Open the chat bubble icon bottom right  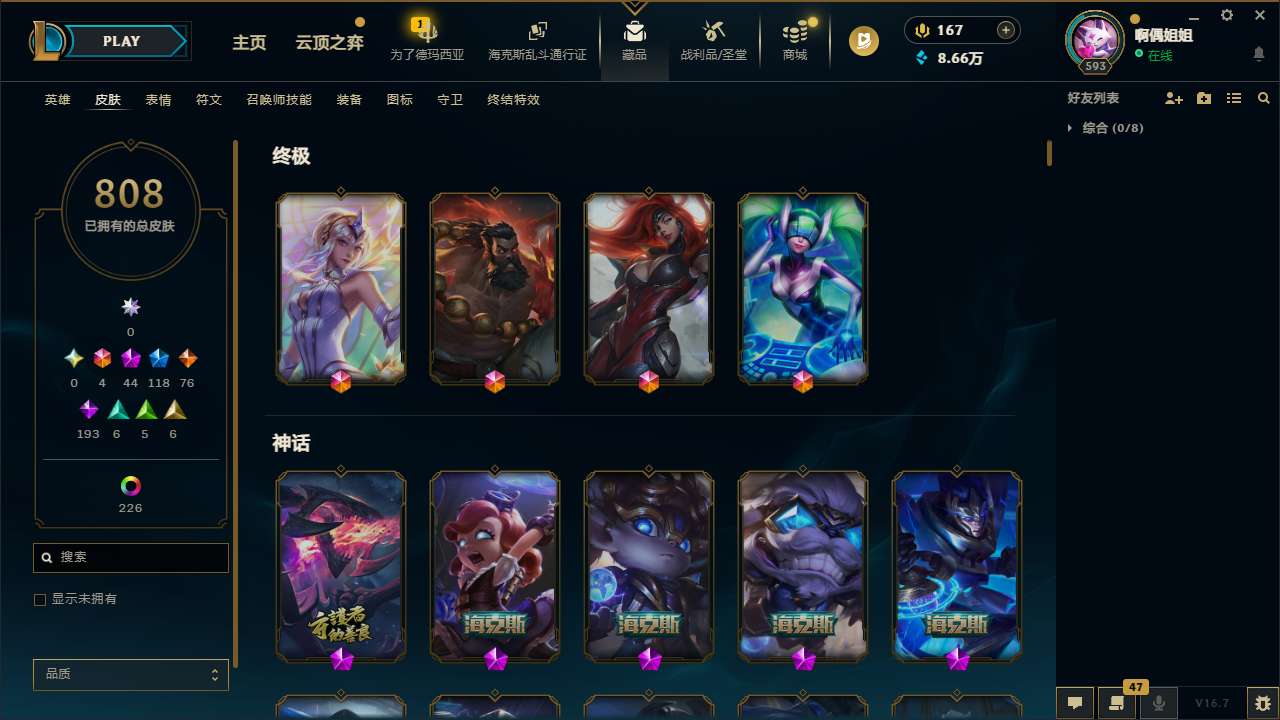(1075, 702)
